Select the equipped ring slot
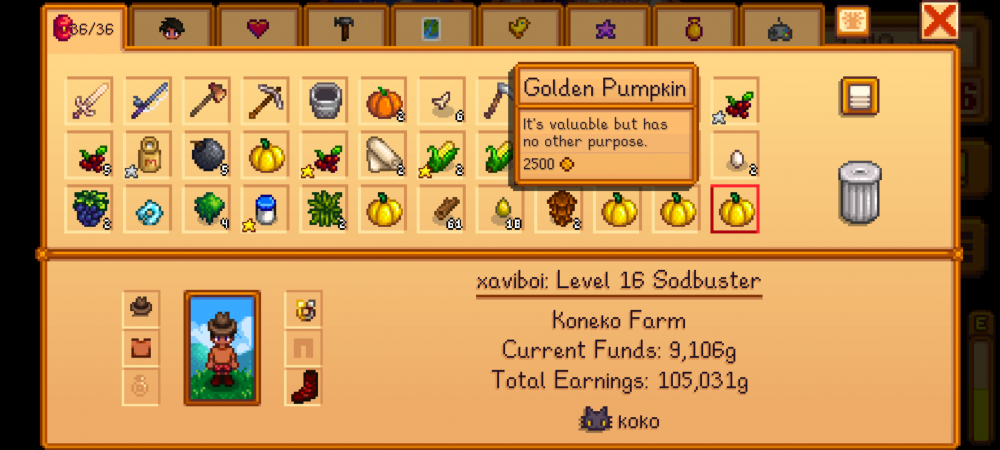 pos(303,309)
